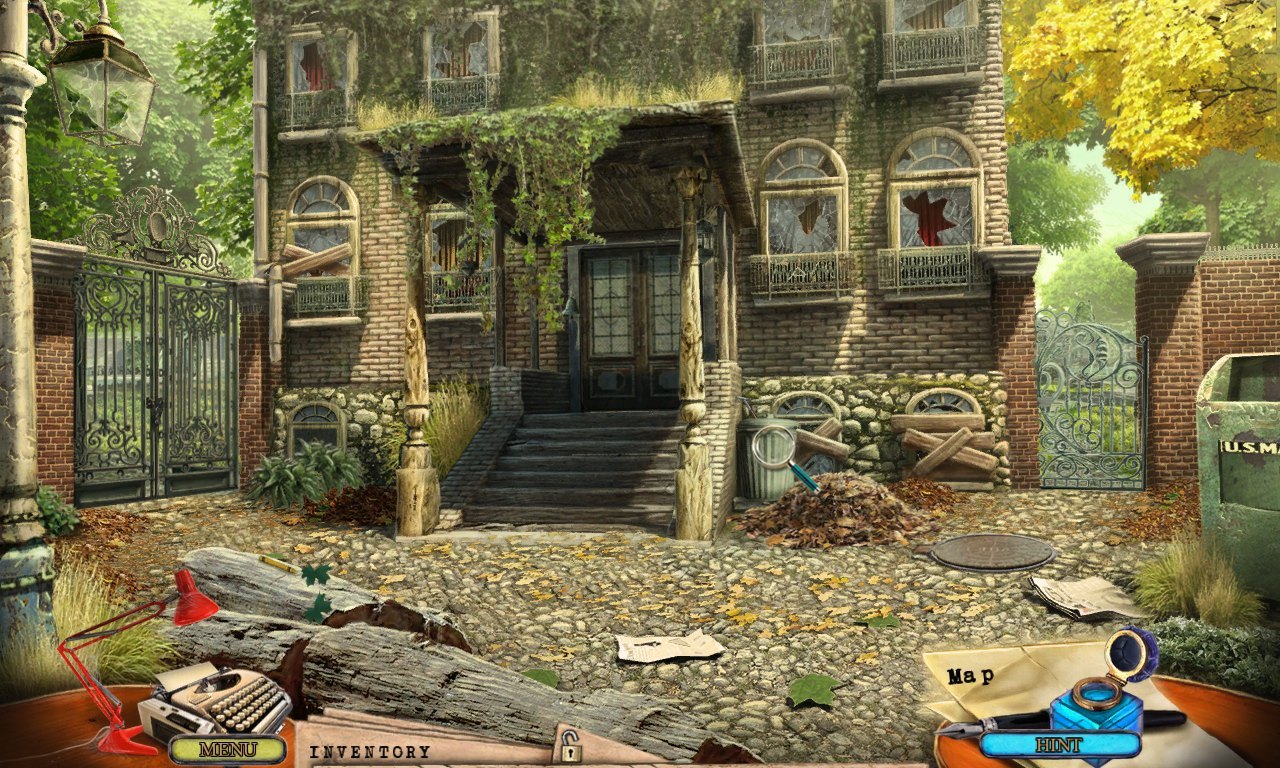Open the Map note

pos(972,676)
